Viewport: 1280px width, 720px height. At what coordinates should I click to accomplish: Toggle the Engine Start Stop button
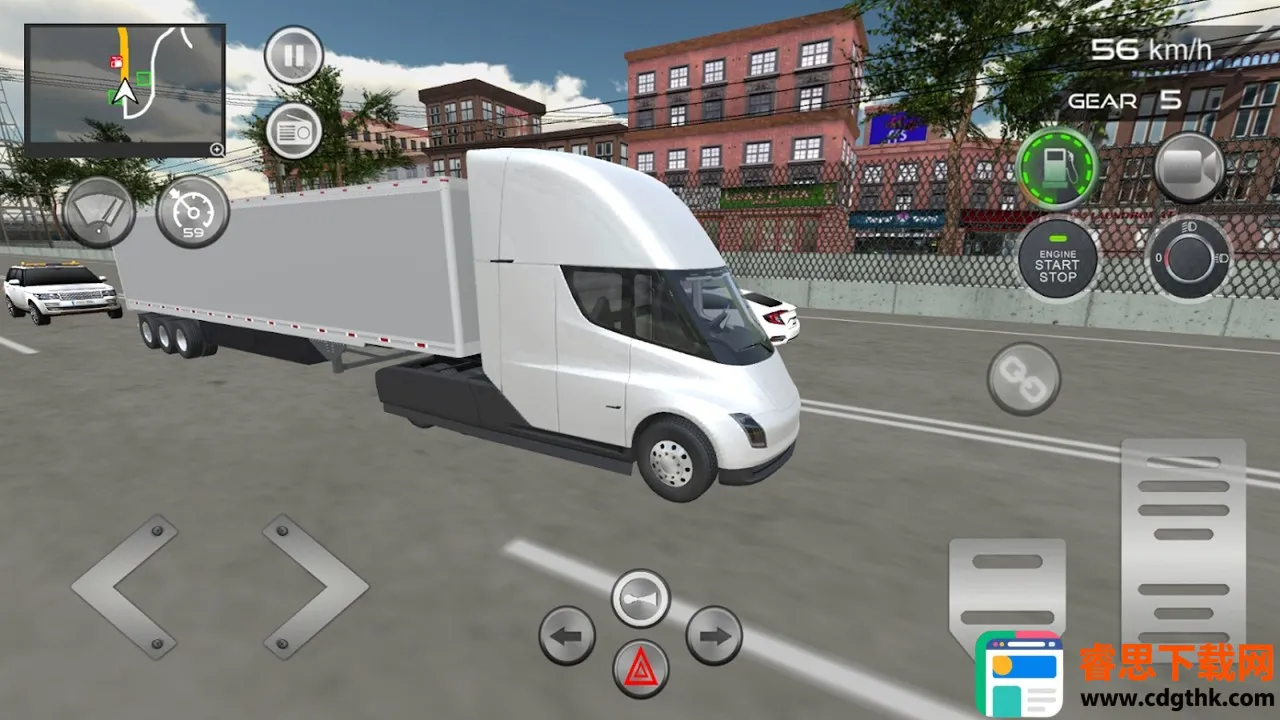point(1057,260)
